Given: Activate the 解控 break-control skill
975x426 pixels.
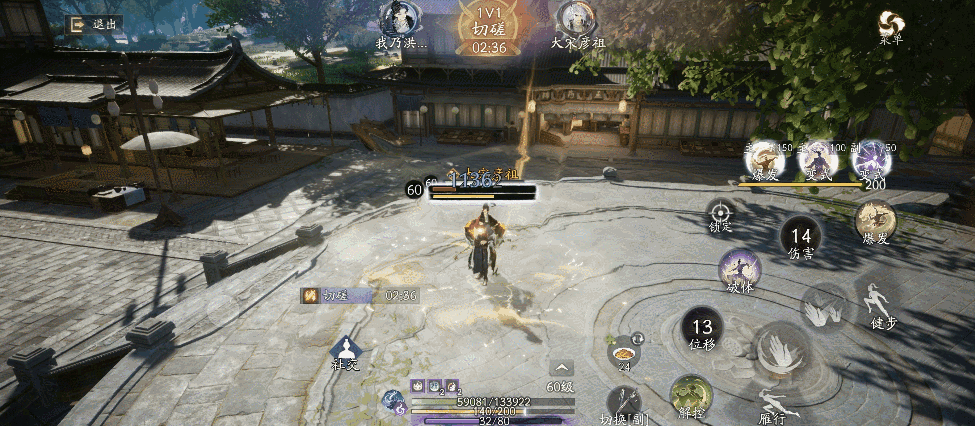Looking at the screenshot, I should pyautogui.click(x=691, y=394).
